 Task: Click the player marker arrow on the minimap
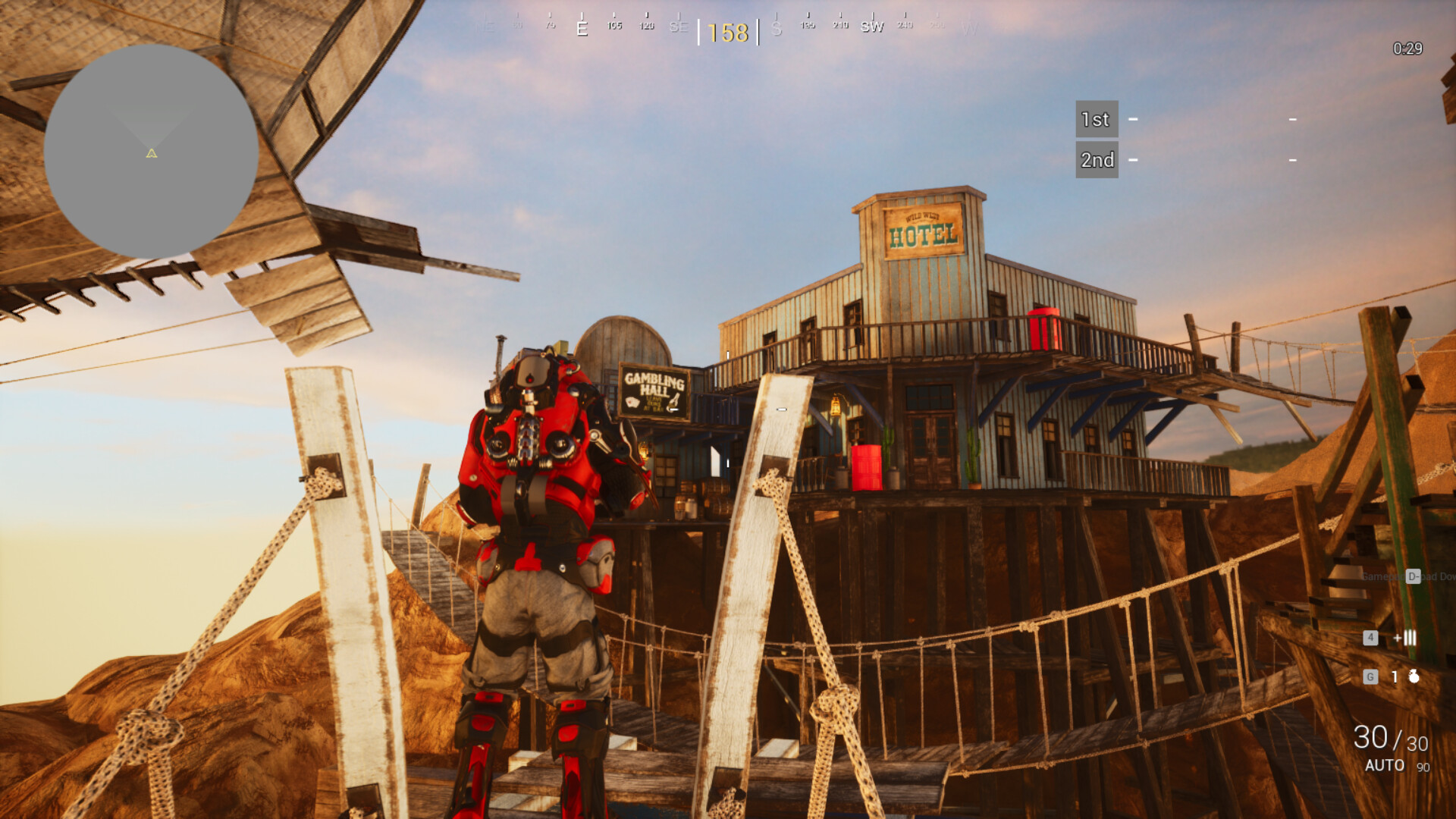click(149, 155)
